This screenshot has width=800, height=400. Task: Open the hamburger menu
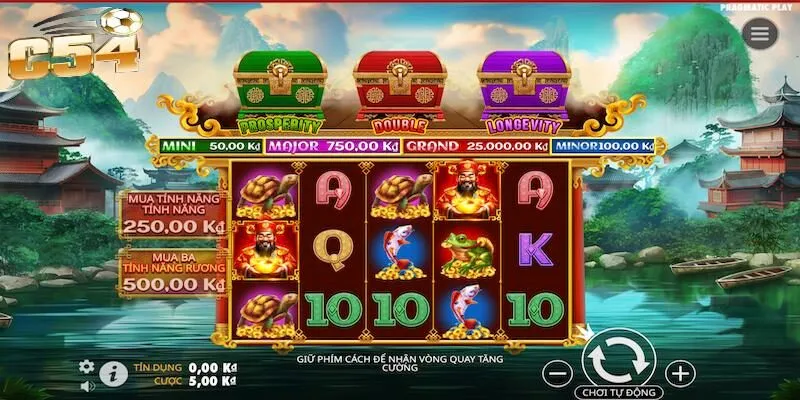pyautogui.click(x=760, y=33)
